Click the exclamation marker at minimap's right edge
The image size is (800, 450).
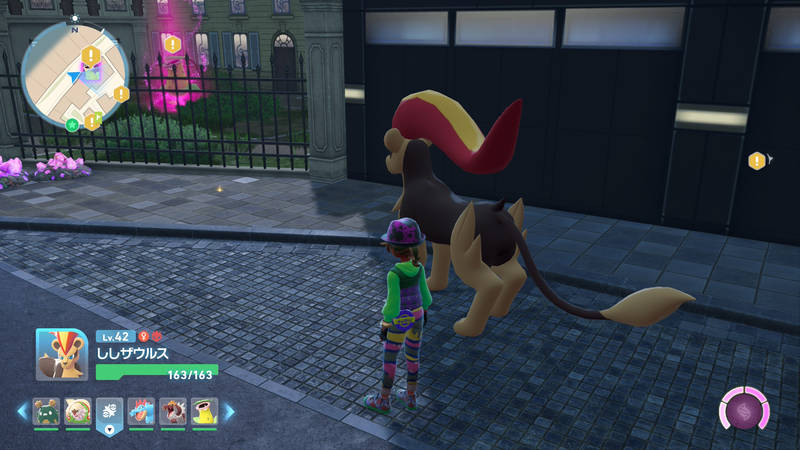click(x=121, y=94)
